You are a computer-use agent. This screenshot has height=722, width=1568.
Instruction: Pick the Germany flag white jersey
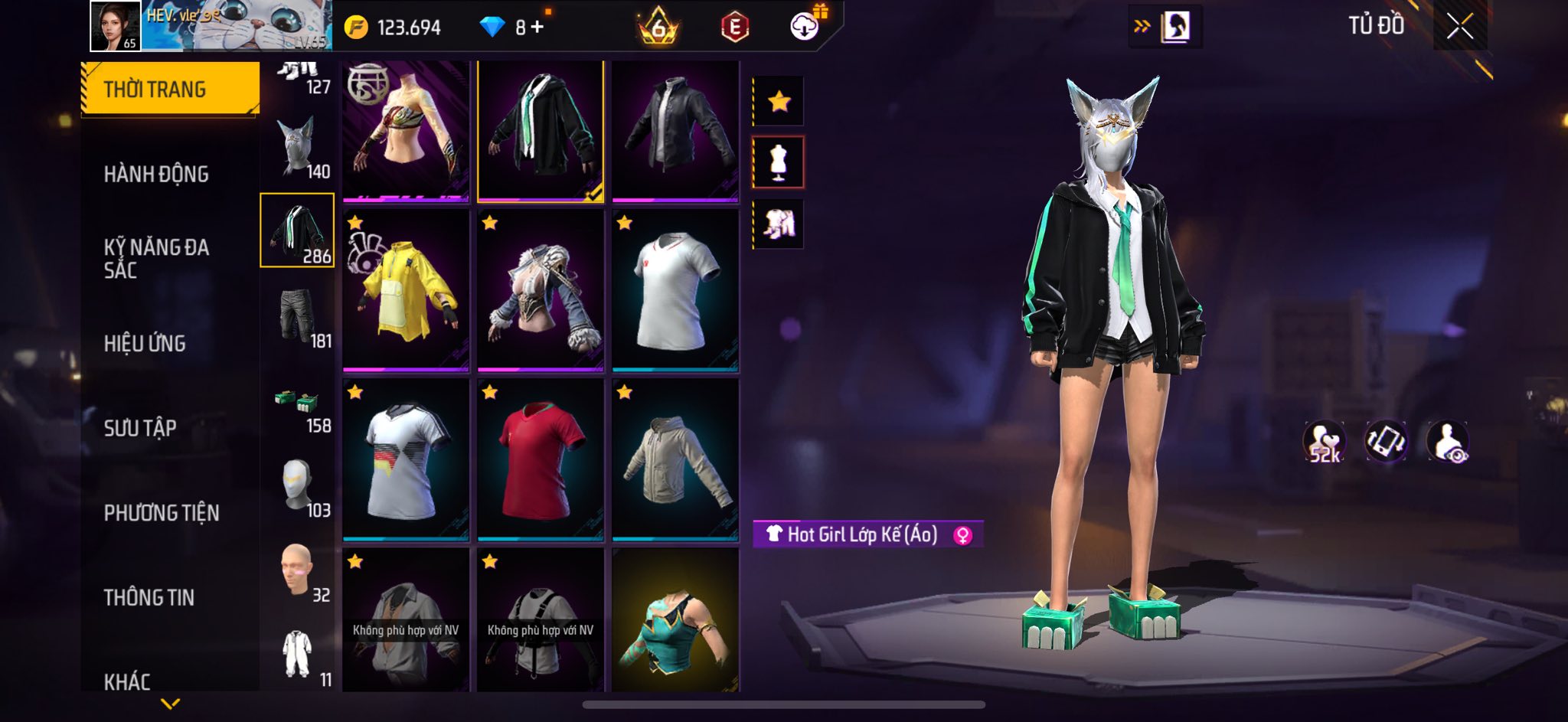click(x=406, y=460)
